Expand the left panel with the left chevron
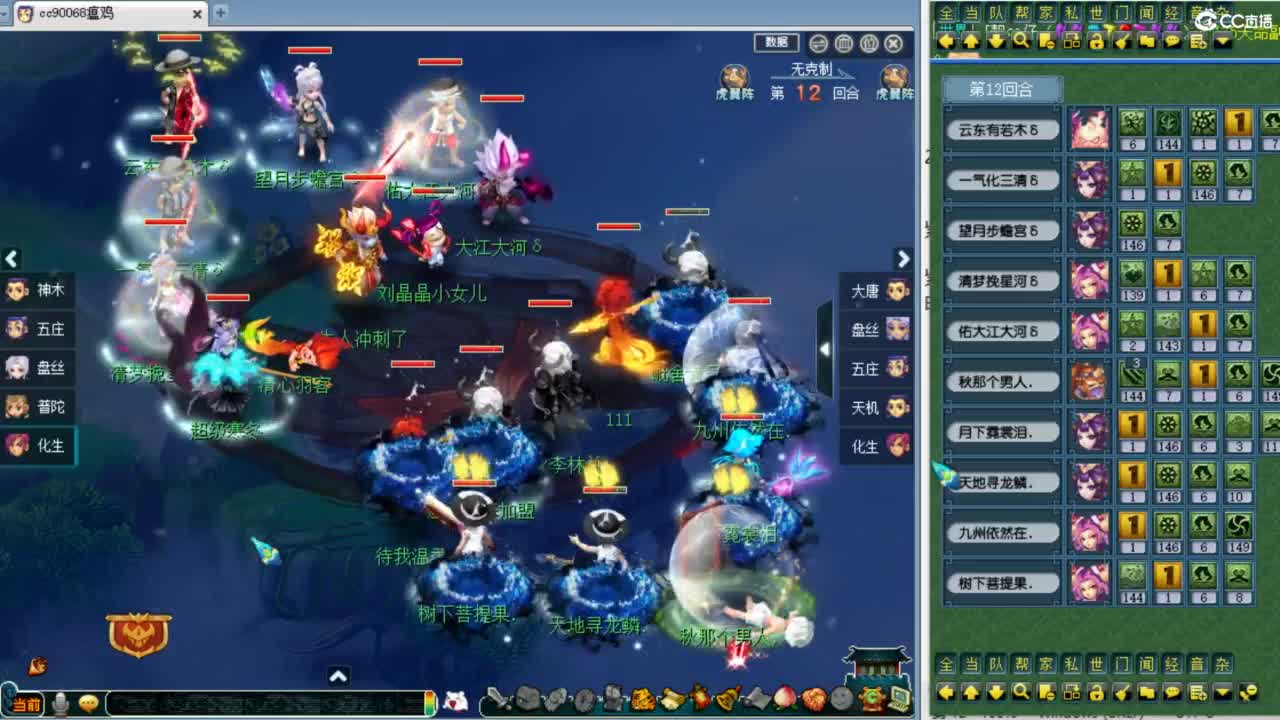This screenshot has width=1280, height=720. [x=12, y=259]
